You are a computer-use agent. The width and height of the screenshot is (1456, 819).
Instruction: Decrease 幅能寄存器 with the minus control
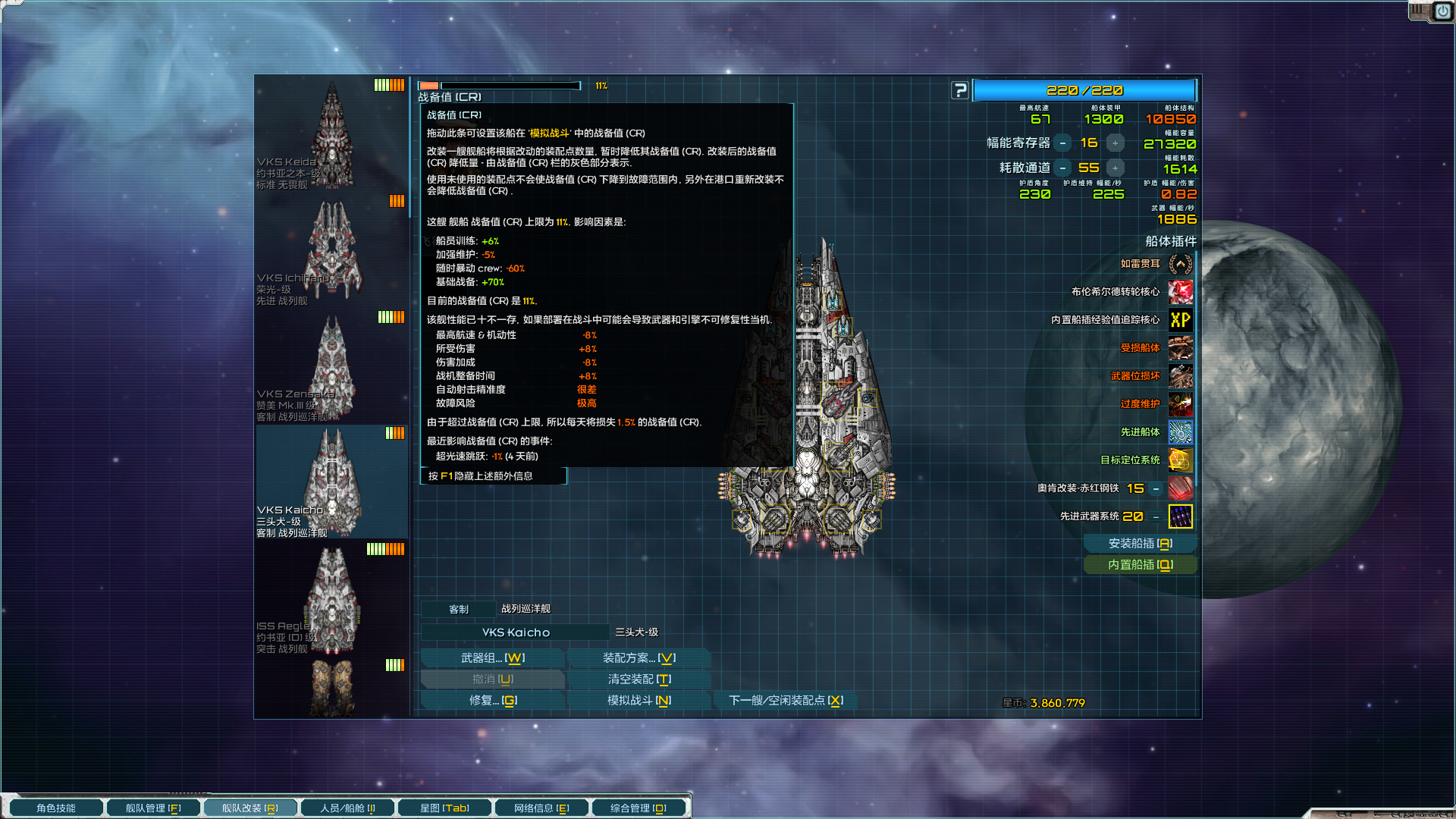(1063, 142)
